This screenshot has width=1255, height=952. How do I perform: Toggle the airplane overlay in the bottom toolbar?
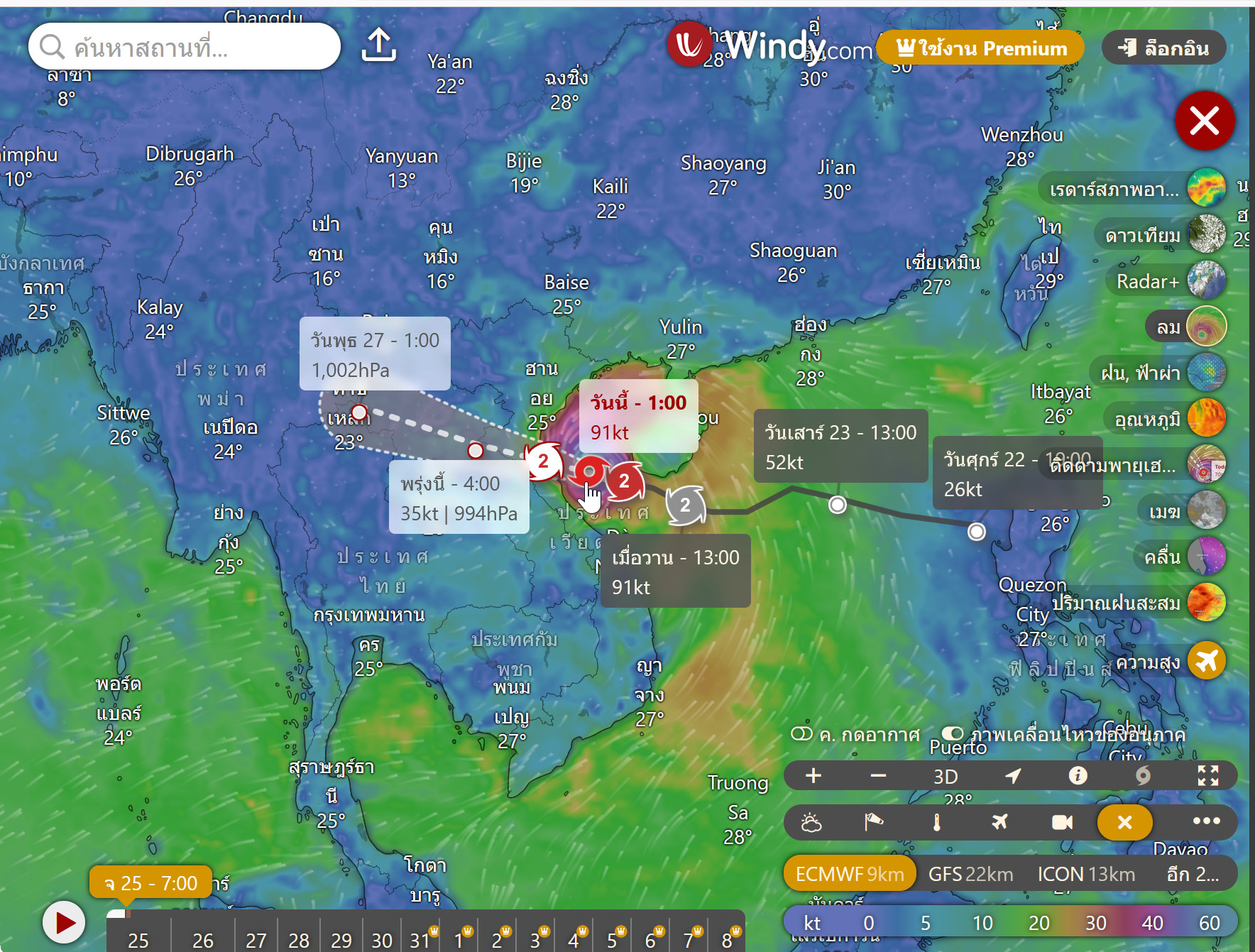pyautogui.click(x=999, y=822)
